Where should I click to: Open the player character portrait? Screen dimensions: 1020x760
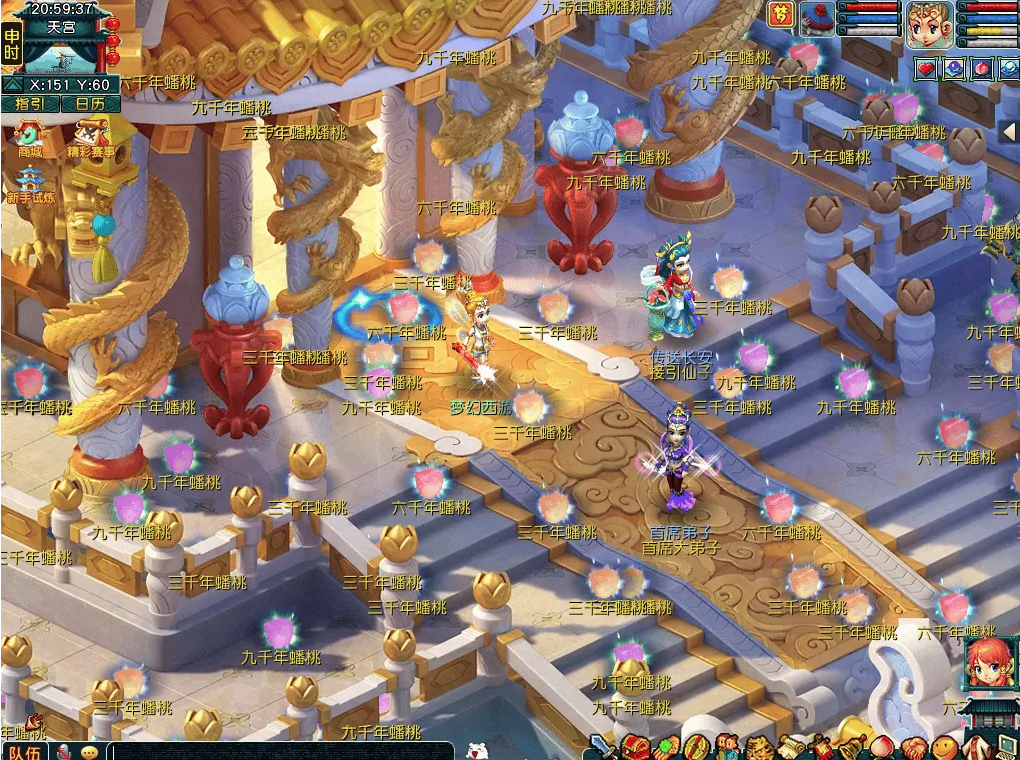click(929, 25)
